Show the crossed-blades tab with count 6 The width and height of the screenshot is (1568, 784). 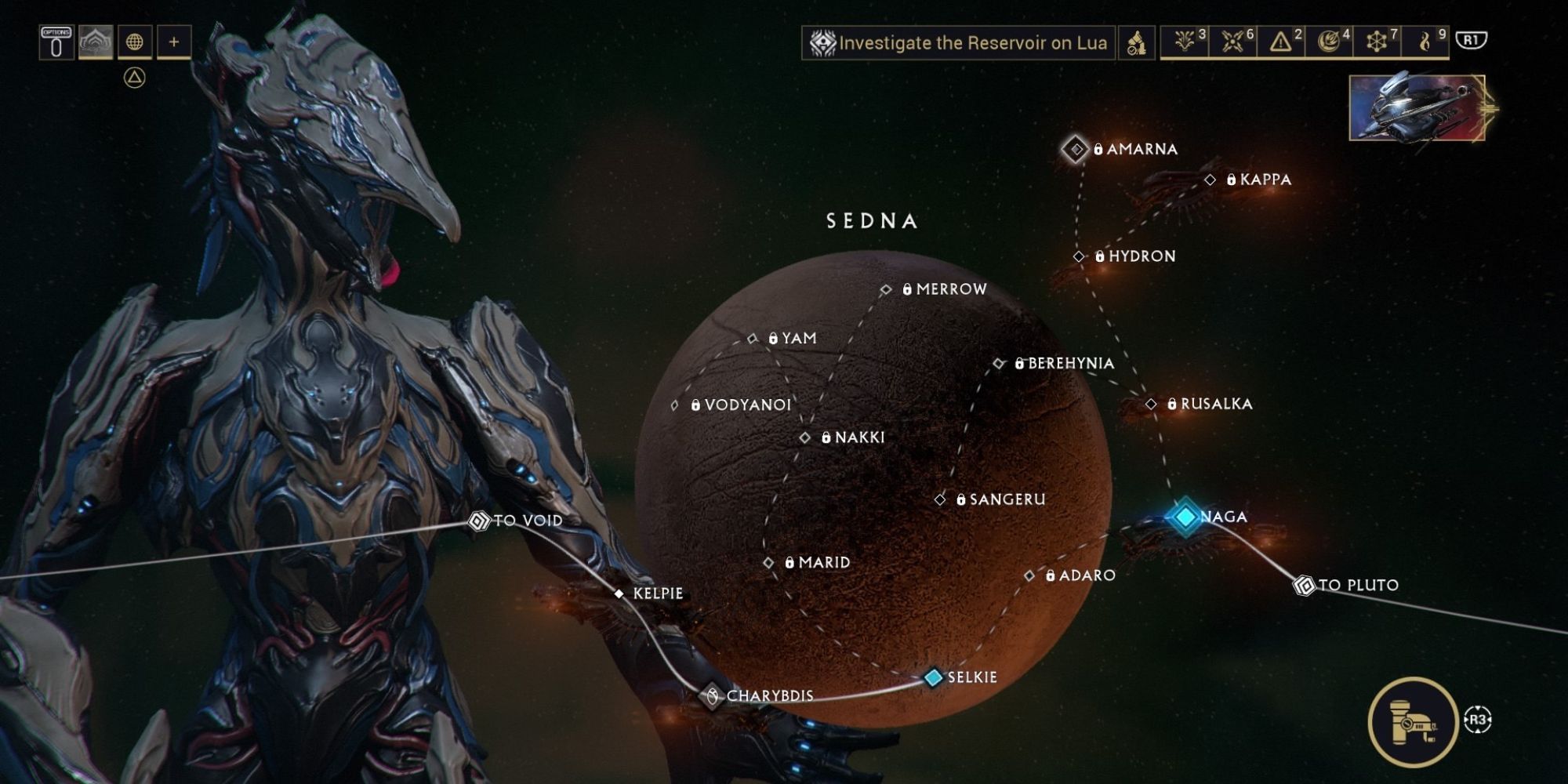click(1233, 42)
